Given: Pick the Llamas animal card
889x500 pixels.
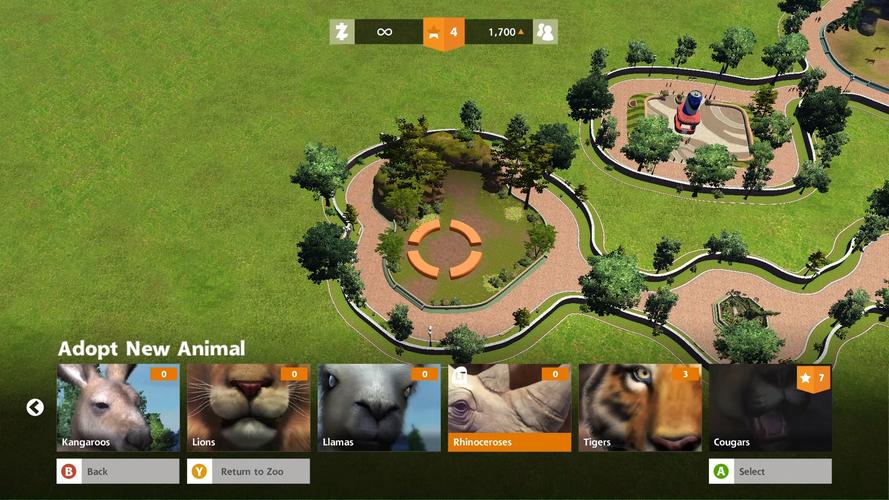Looking at the screenshot, I should click(379, 407).
